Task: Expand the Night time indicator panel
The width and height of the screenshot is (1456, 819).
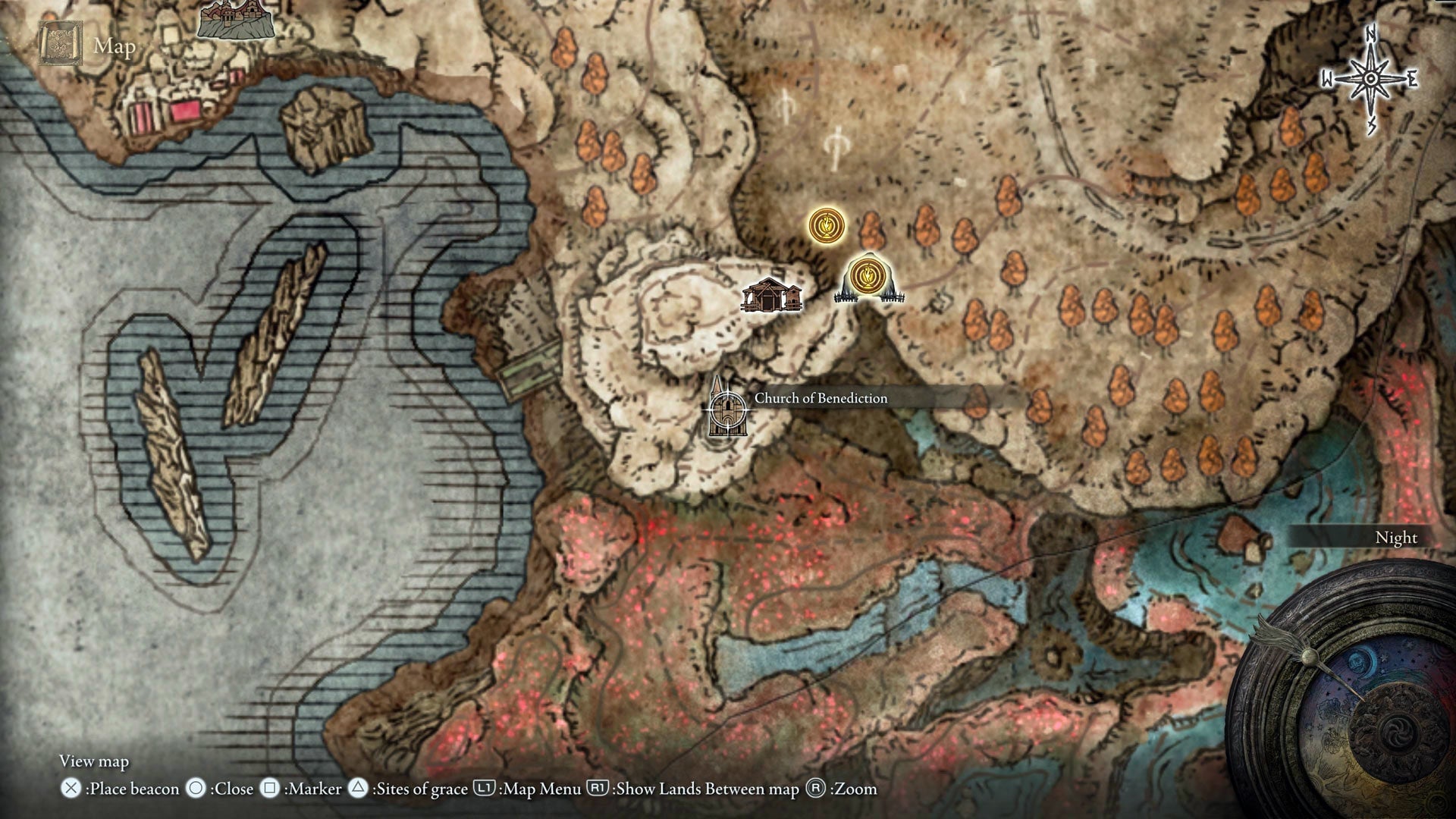Action: point(1396,537)
